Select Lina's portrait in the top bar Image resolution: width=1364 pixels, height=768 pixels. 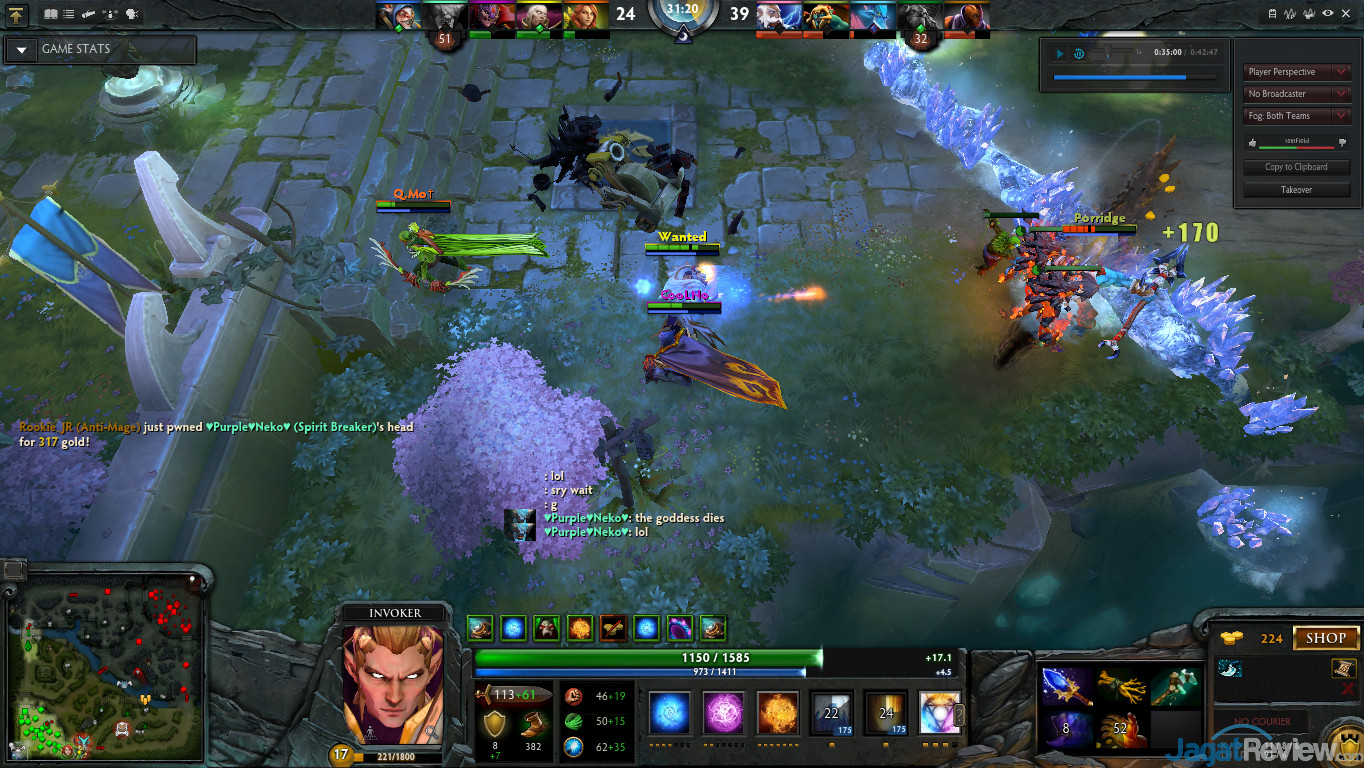coord(585,16)
